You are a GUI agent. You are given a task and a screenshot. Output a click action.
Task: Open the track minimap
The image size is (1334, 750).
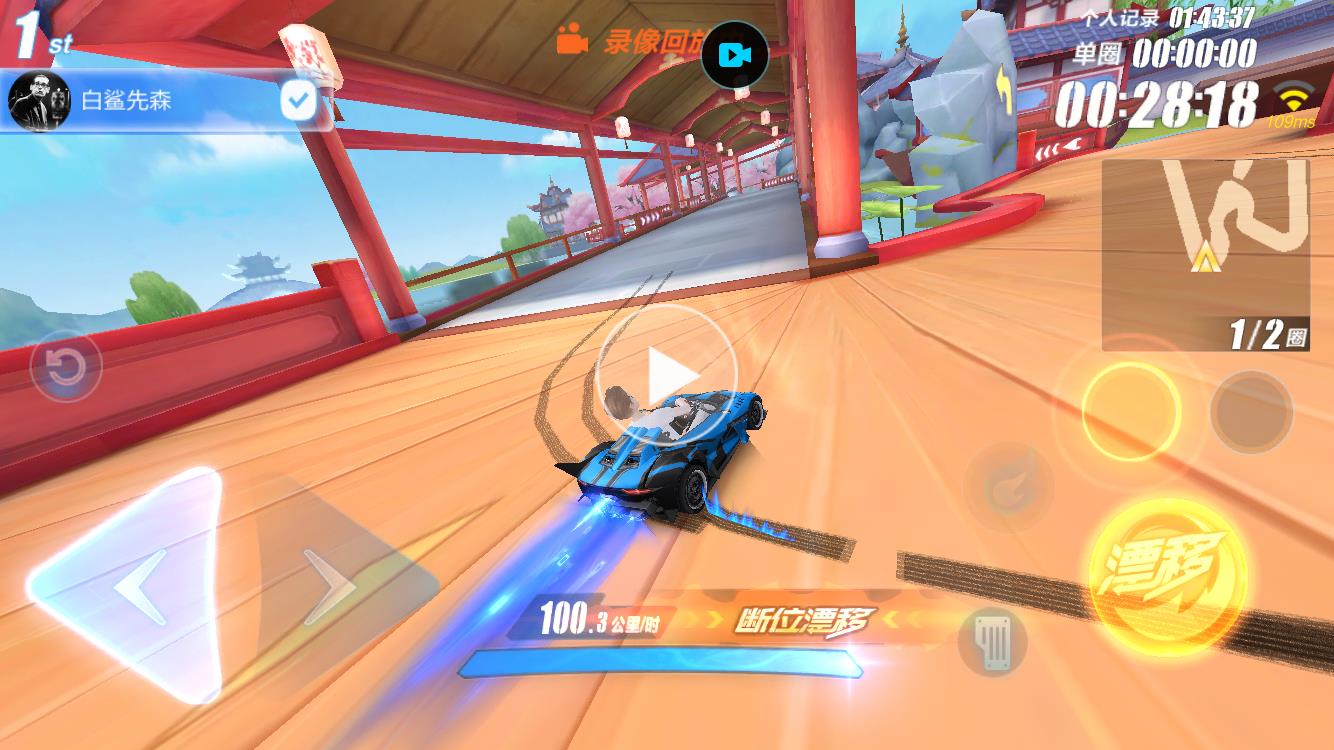click(1205, 255)
